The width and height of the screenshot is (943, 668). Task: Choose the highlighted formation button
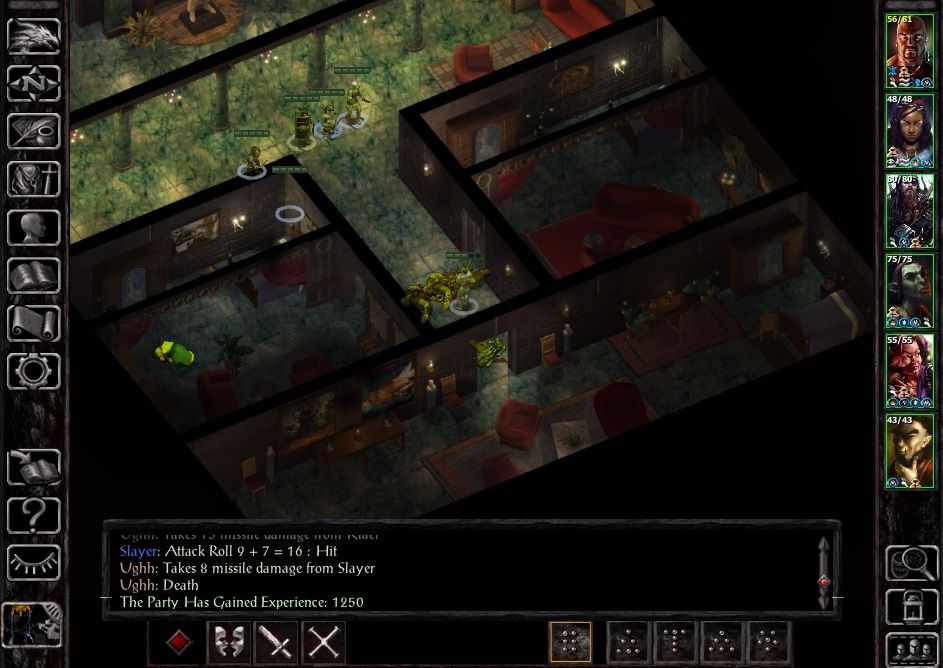click(570, 641)
